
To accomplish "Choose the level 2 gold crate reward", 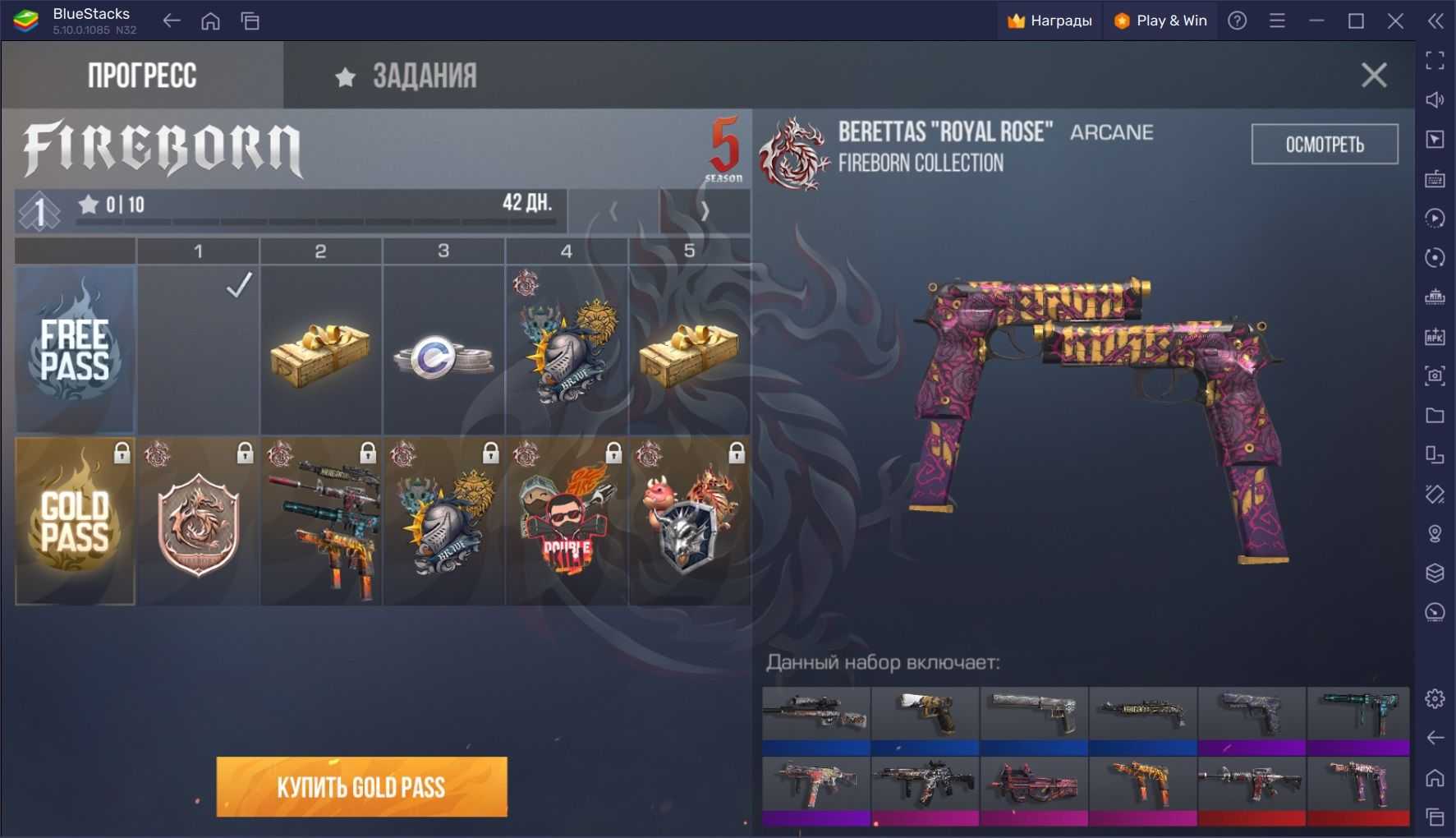I will pyautogui.click(x=320, y=352).
